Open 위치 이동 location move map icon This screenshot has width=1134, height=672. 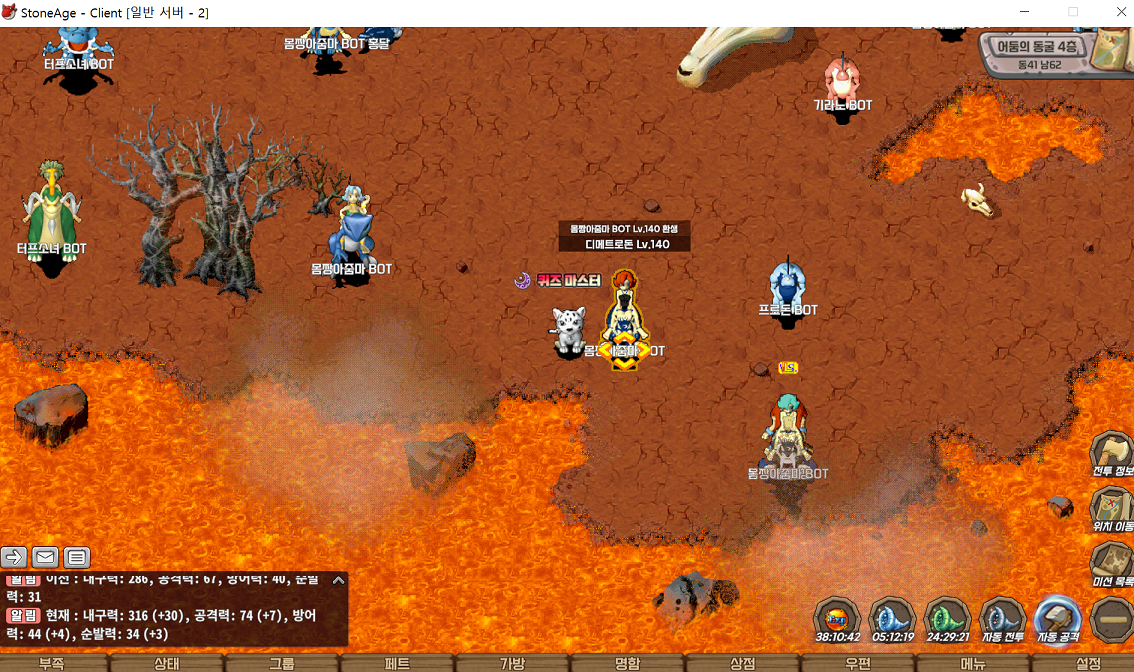click(1110, 506)
